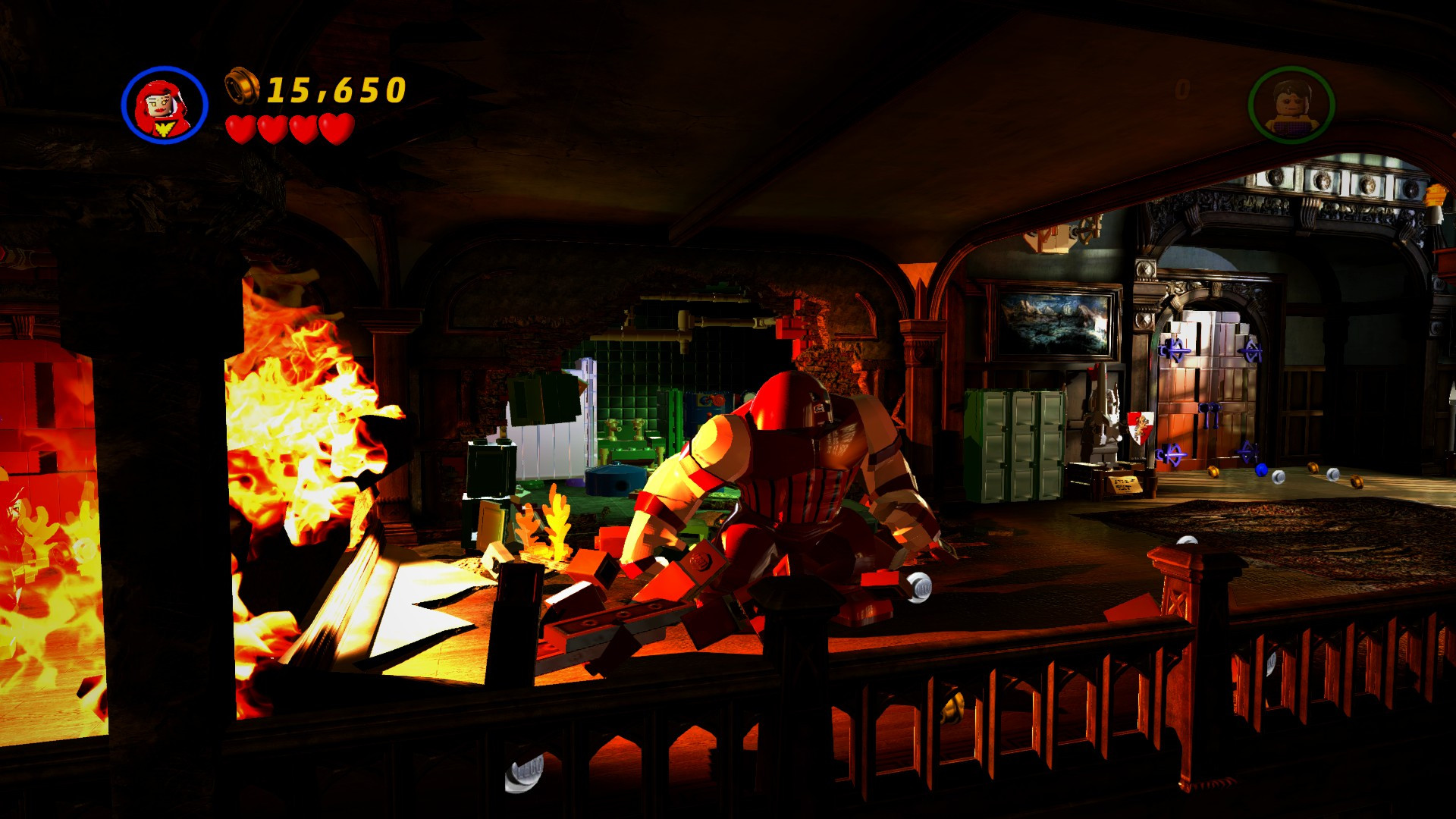
Task: Select the second player's green portrait icon
Action: 1289,102
